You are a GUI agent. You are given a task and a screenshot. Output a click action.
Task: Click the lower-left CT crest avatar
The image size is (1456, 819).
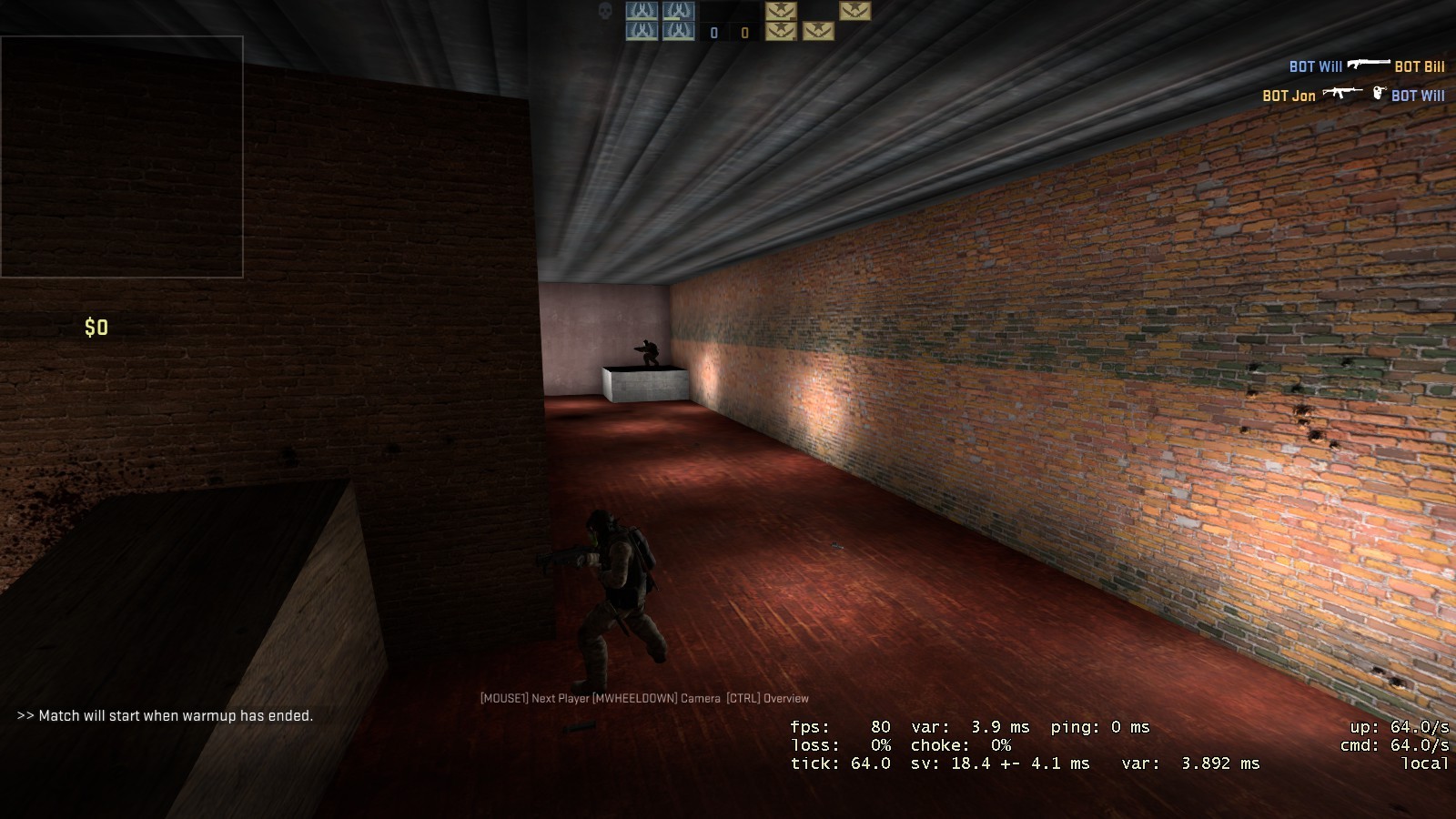[x=642, y=31]
